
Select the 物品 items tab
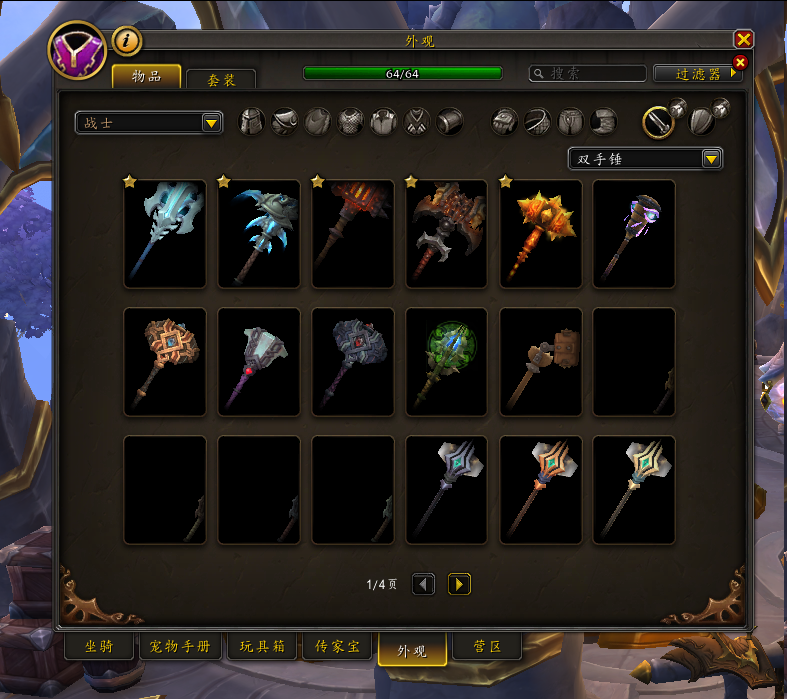click(146, 77)
